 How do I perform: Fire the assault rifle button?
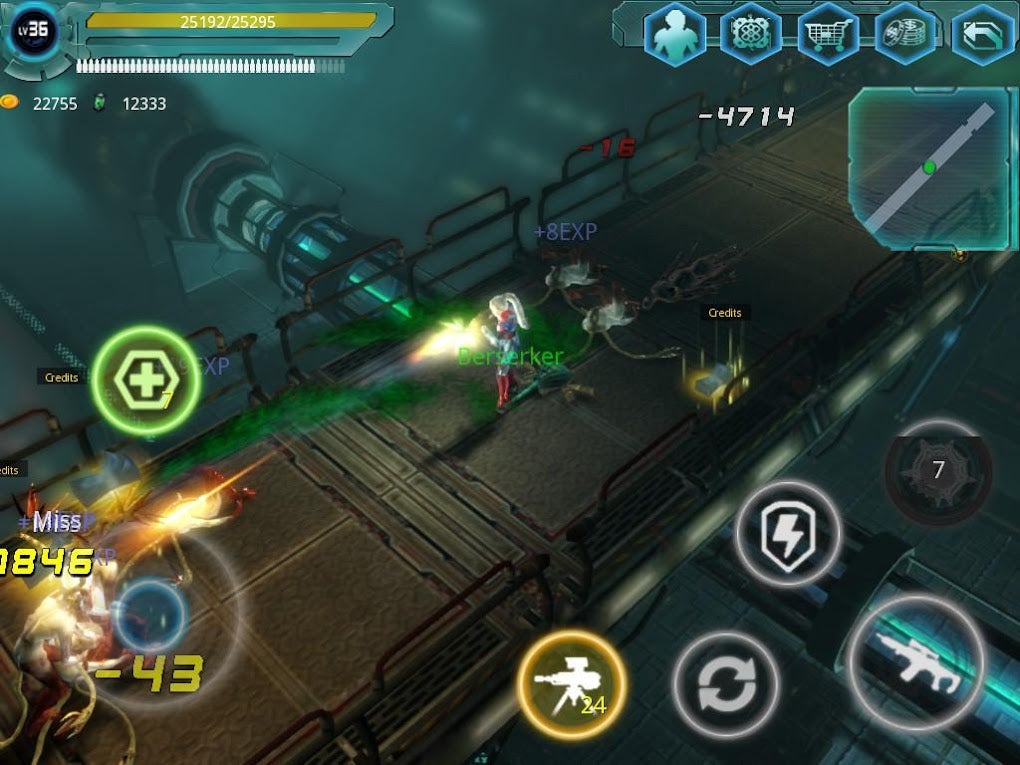pos(916,661)
